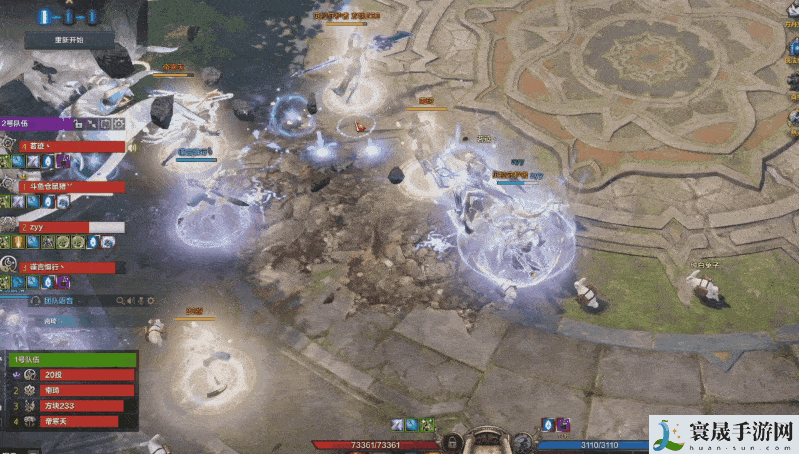Click the 1号队伍 green team header

click(x=70, y=358)
